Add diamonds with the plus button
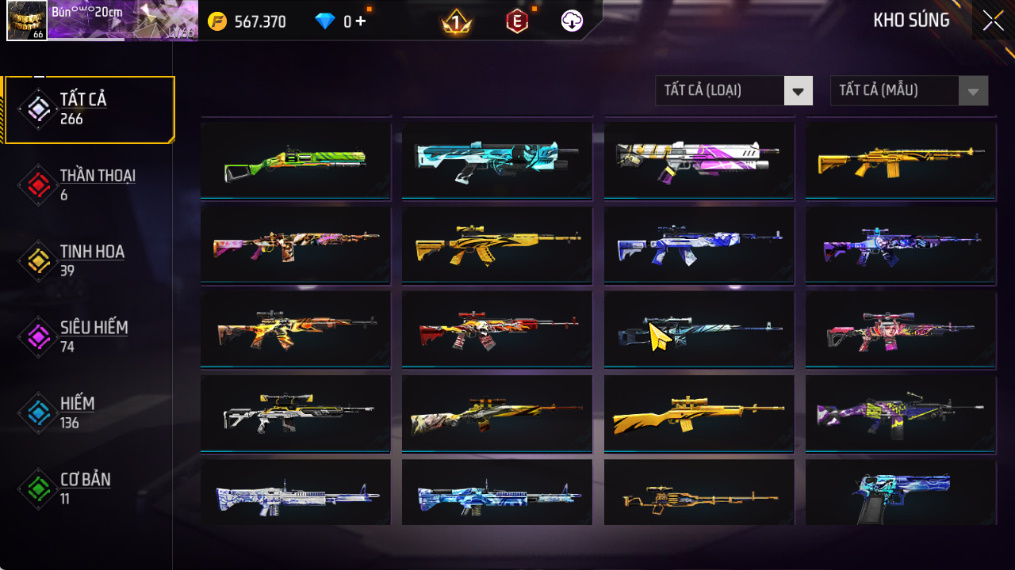The image size is (1015, 570). [x=360, y=21]
